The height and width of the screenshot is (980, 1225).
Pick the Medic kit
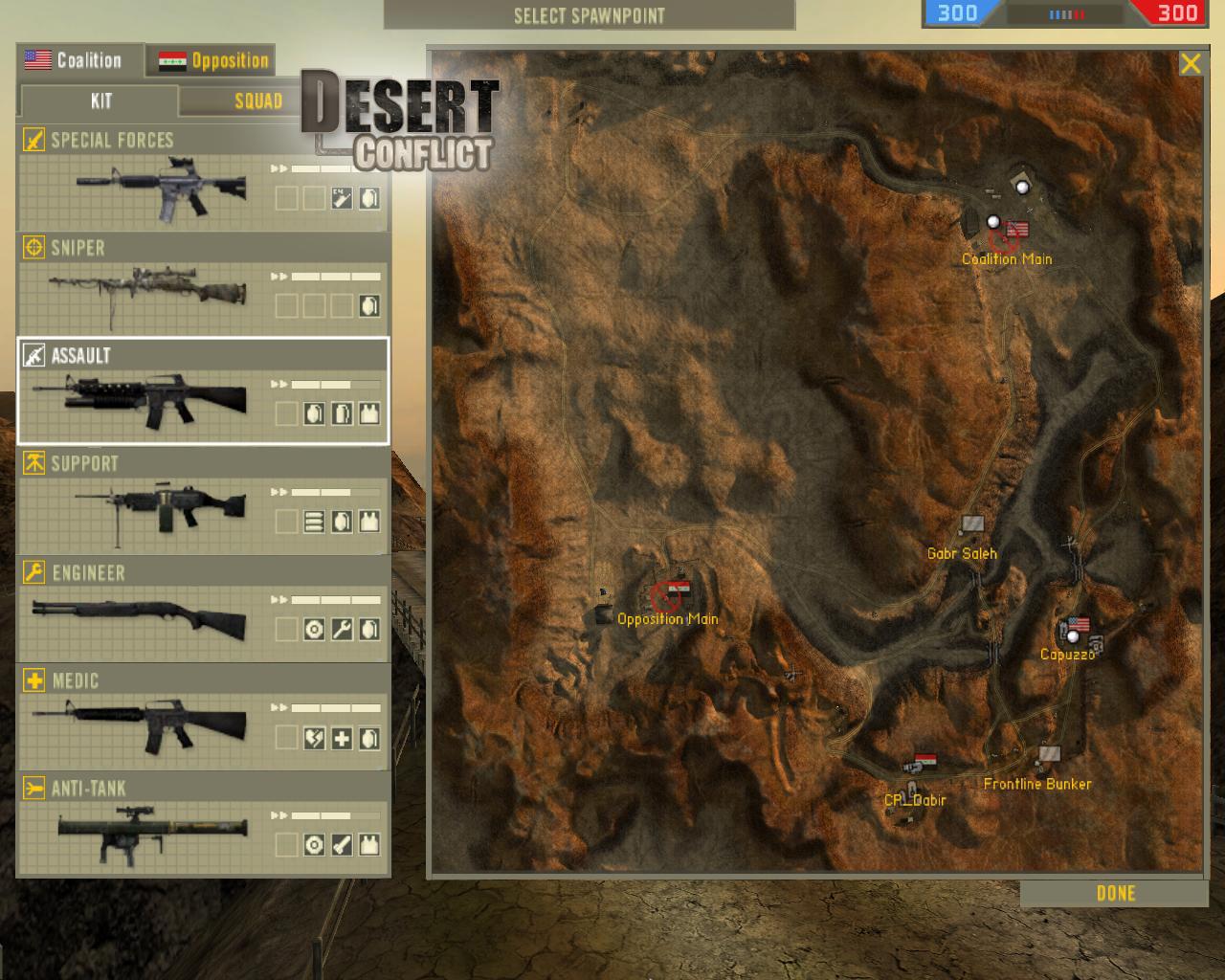pos(203,719)
